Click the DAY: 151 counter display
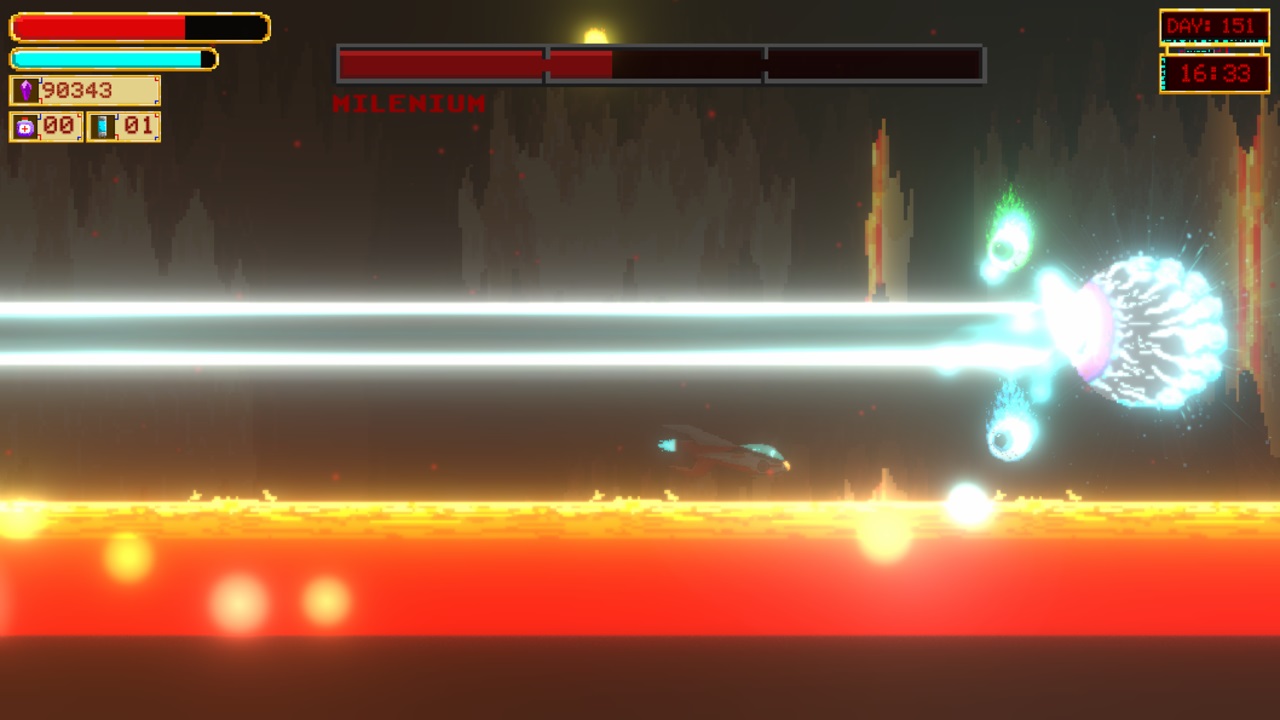The width and height of the screenshot is (1280, 720). (x=1214, y=25)
